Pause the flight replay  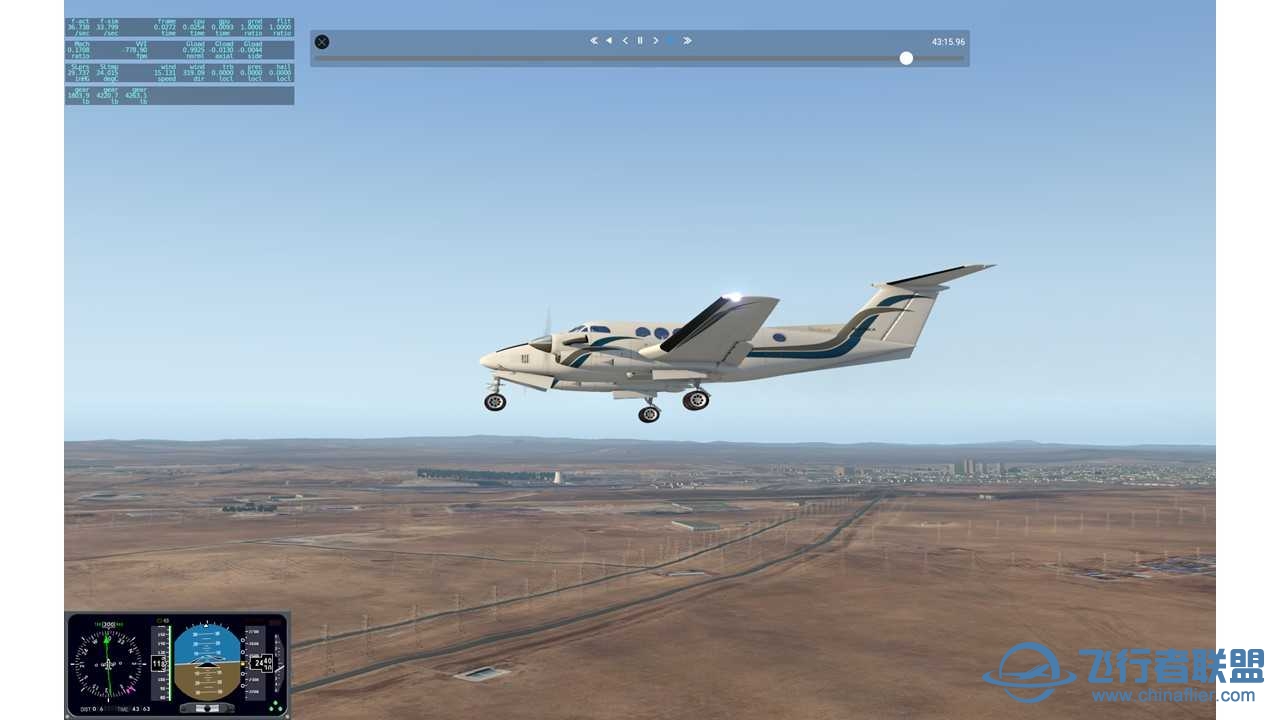[x=640, y=41]
